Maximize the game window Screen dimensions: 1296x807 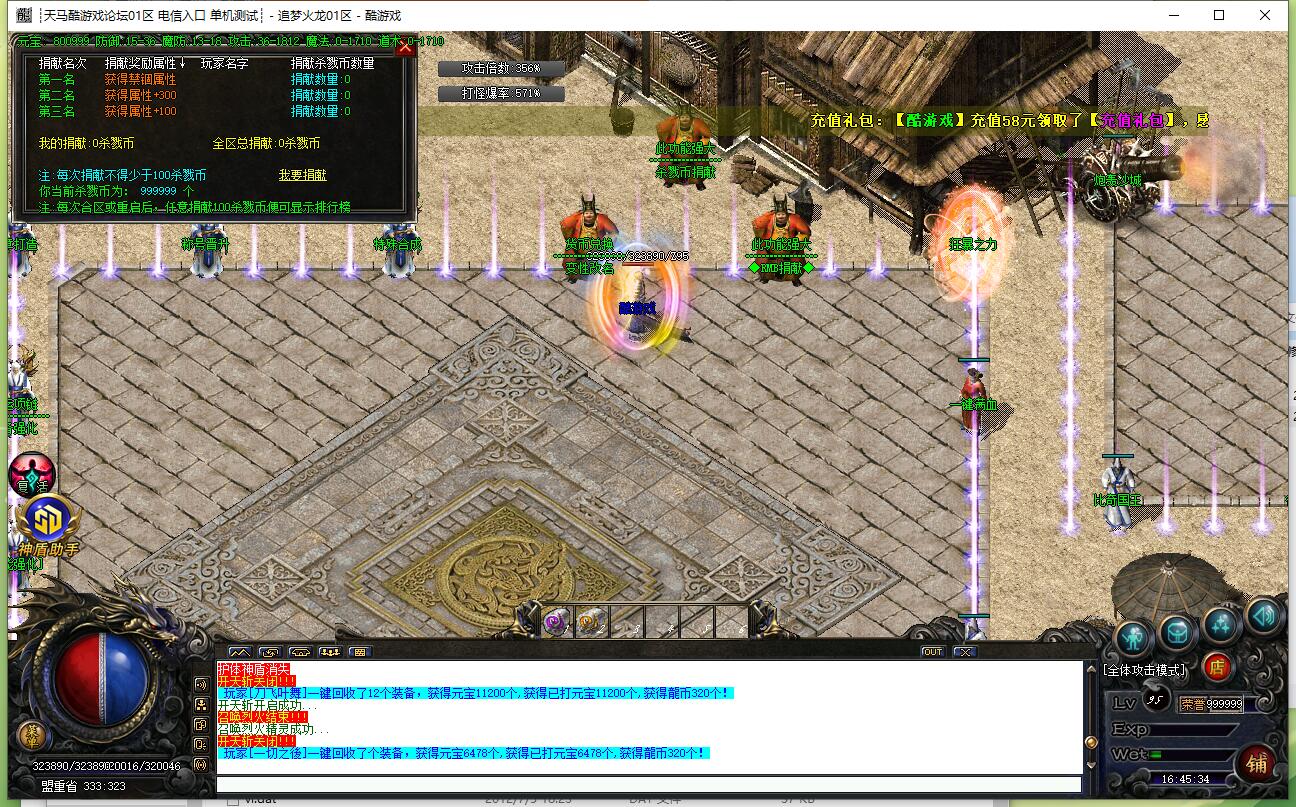click(x=1219, y=15)
